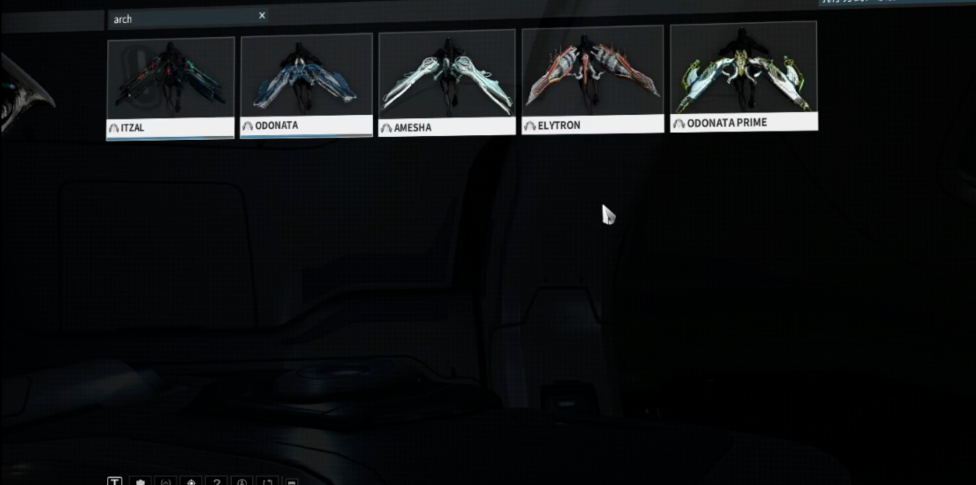
Task: Click the crosshair icon in bottom toolbar
Action: tap(191, 482)
